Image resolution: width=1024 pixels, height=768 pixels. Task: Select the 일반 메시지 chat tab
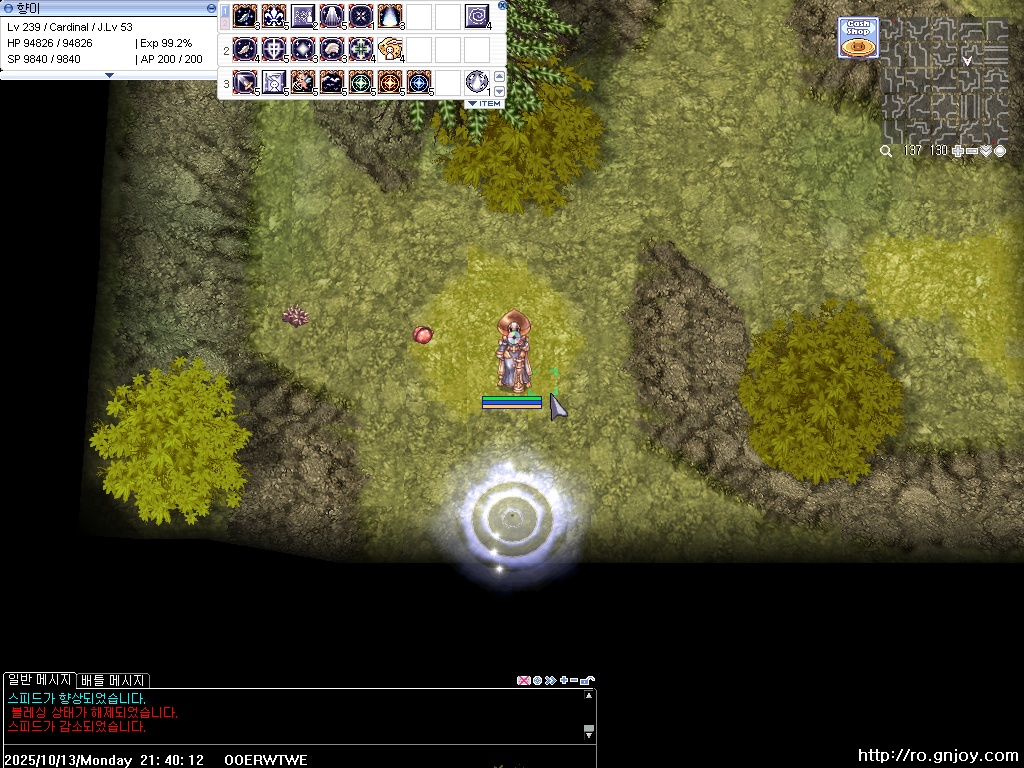(40, 680)
